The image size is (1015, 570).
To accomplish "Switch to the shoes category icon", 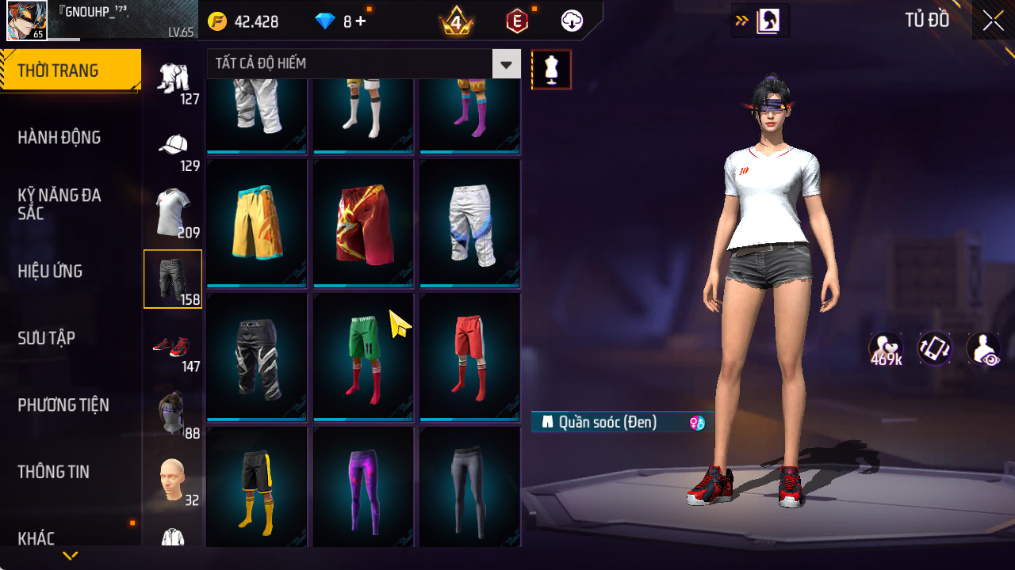I will click(x=173, y=346).
